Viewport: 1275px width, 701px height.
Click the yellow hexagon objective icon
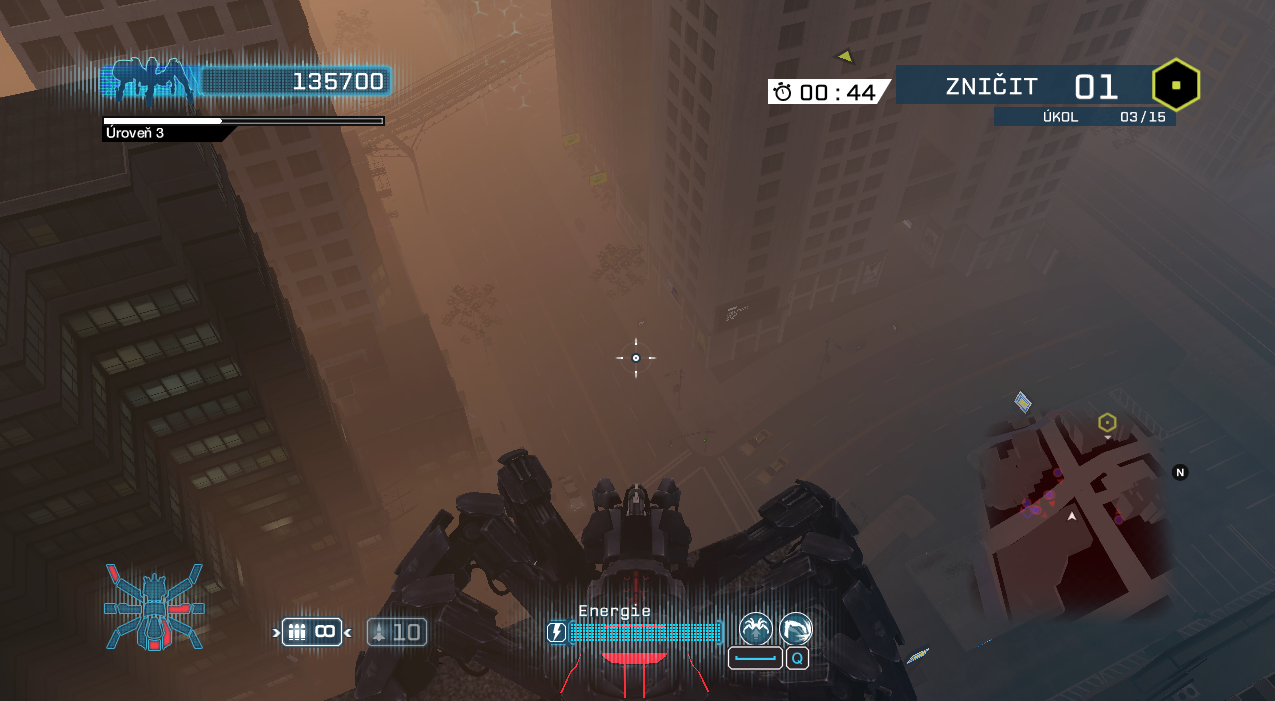pyautogui.click(x=1176, y=86)
